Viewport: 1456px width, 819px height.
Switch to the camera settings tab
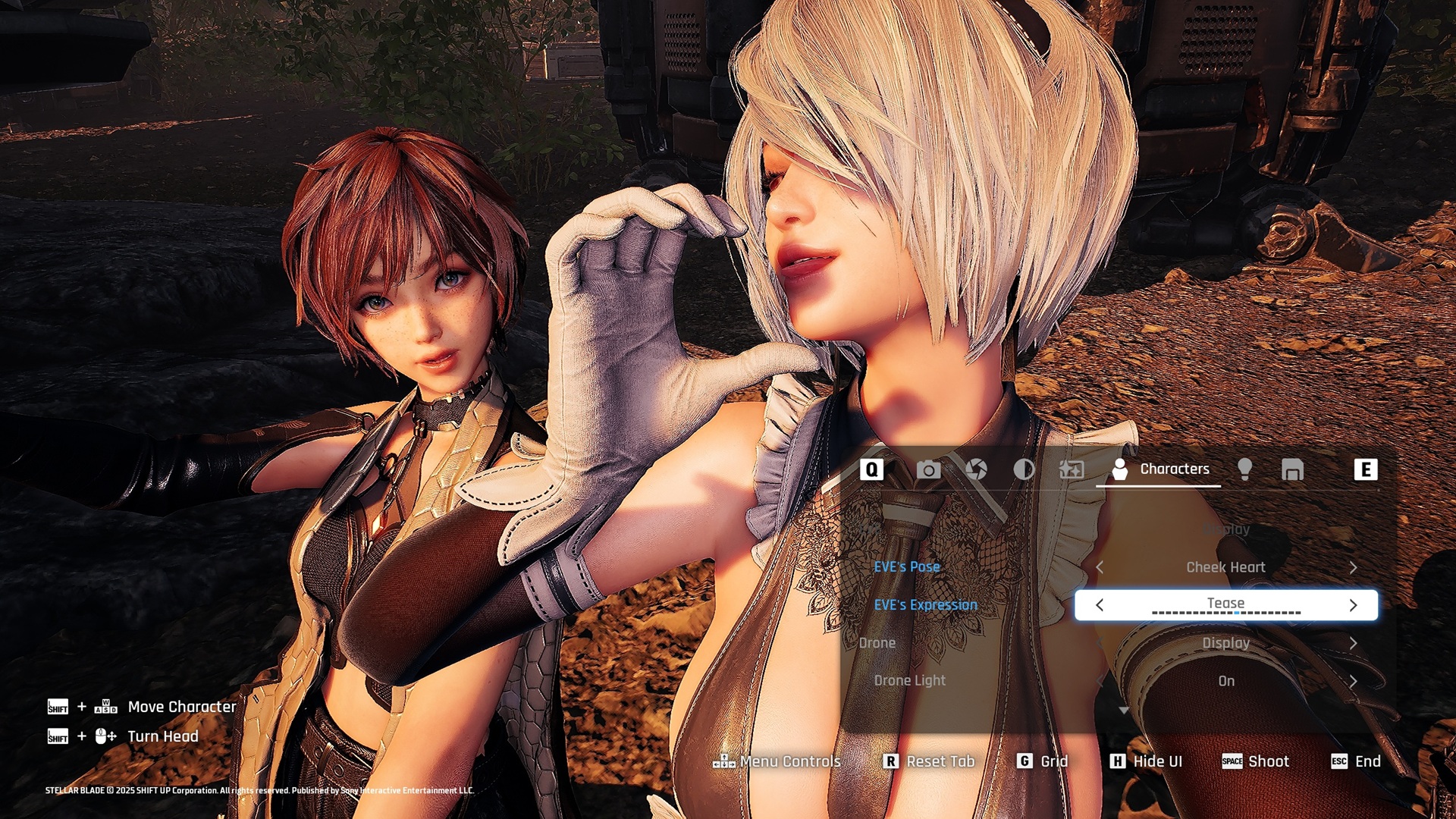click(928, 470)
